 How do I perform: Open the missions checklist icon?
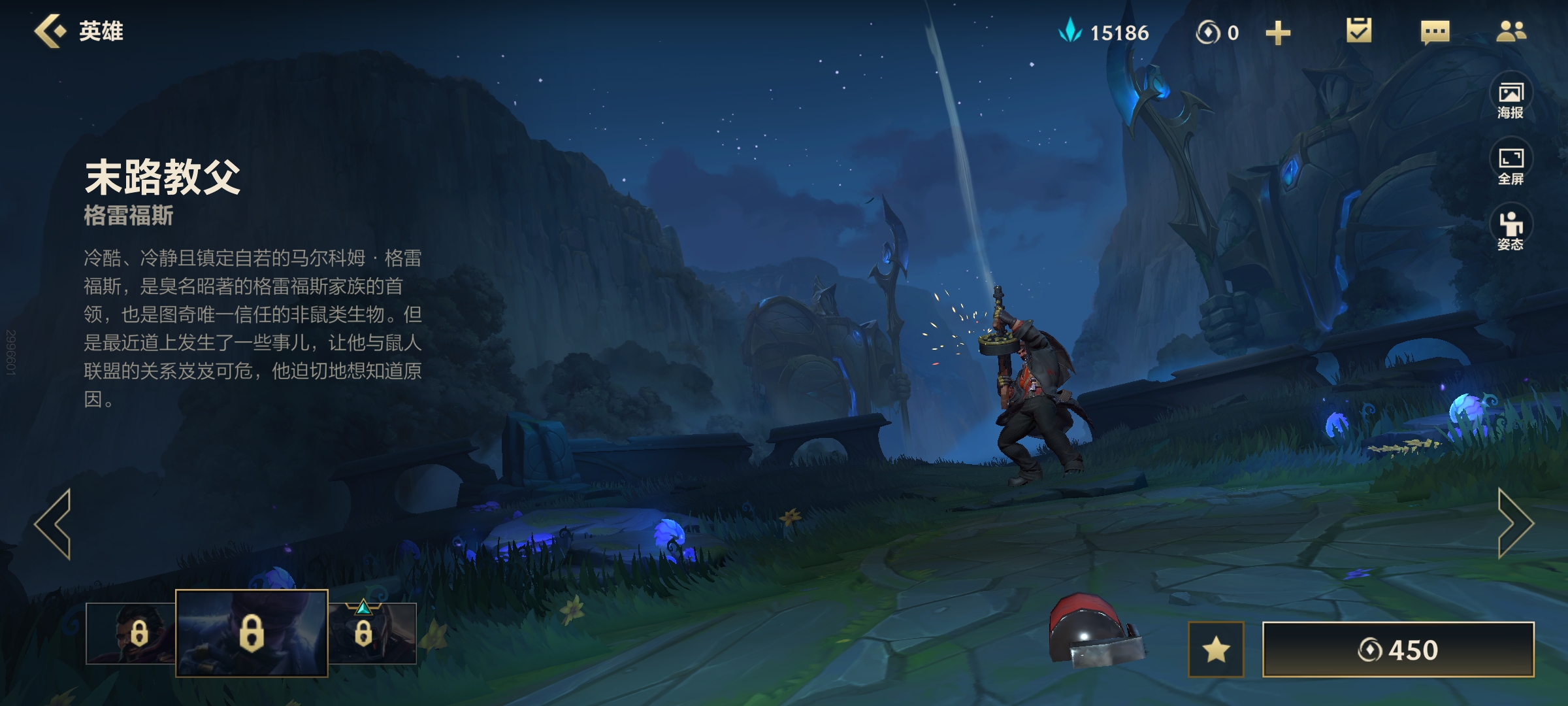point(1359,31)
